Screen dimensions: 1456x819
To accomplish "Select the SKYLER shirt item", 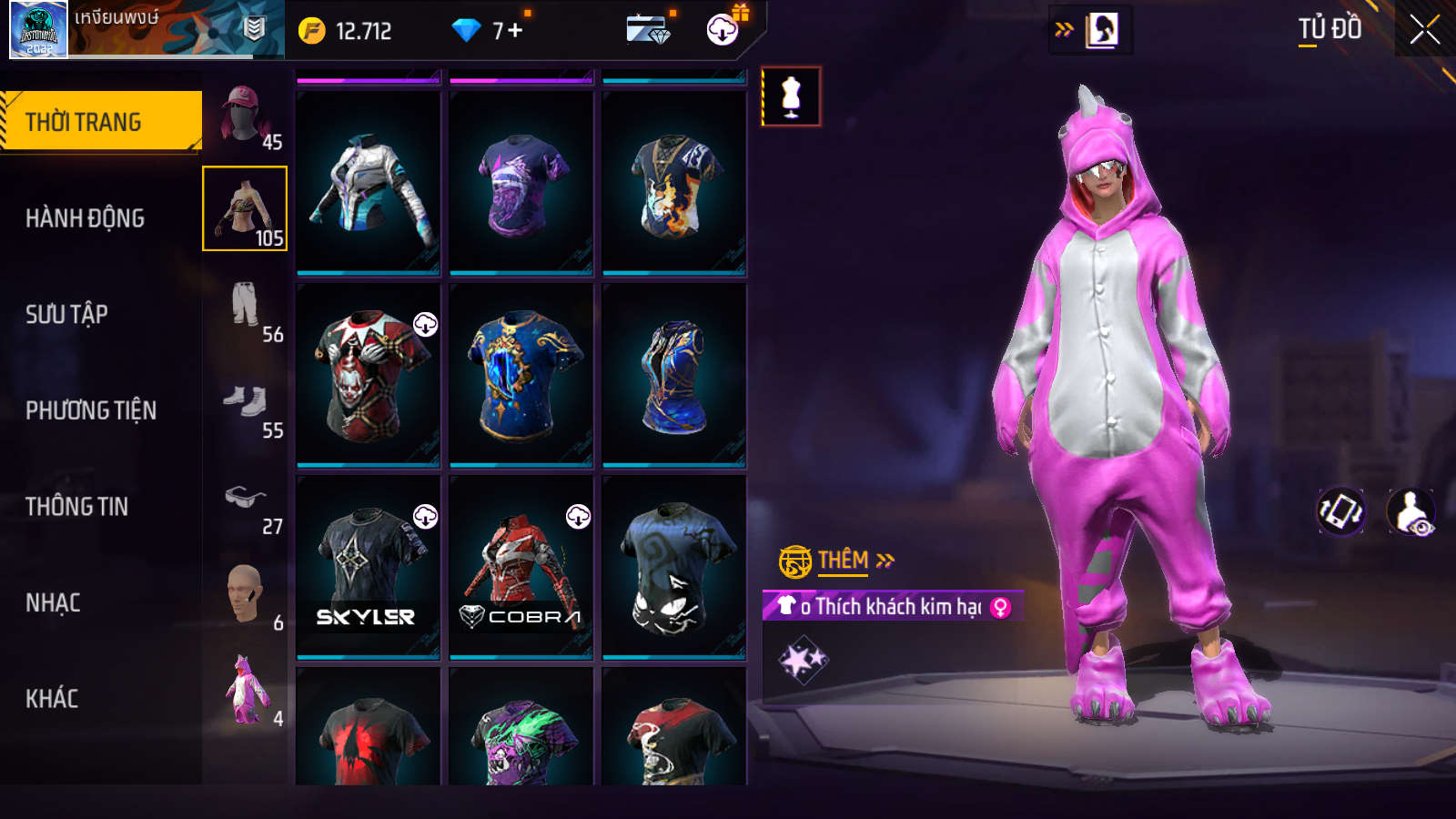I will click(x=368, y=566).
